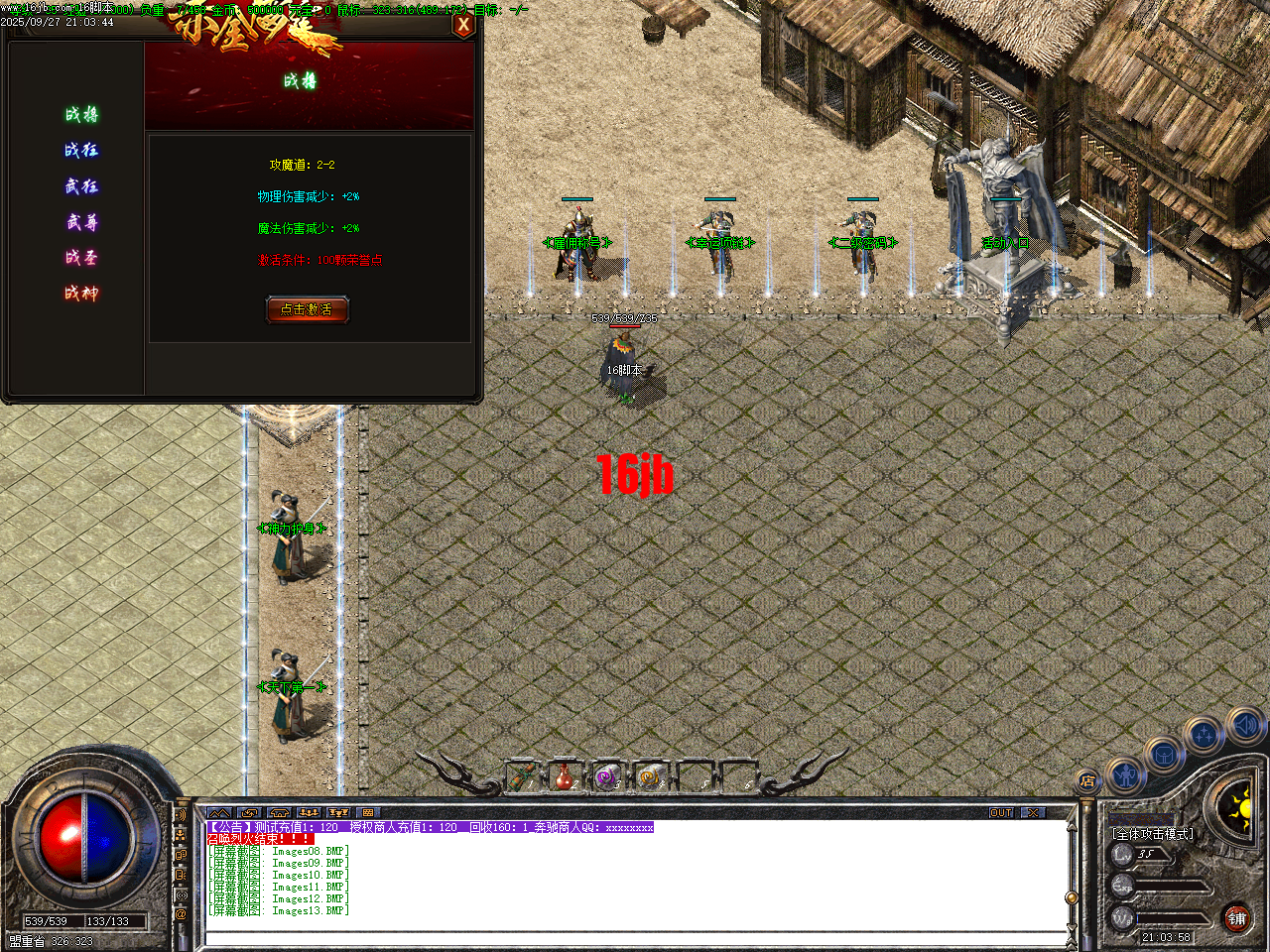Mute game sound via the speaker icon top right
The width and height of the screenshot is (1270, 952).
(x=1245, y=726)
